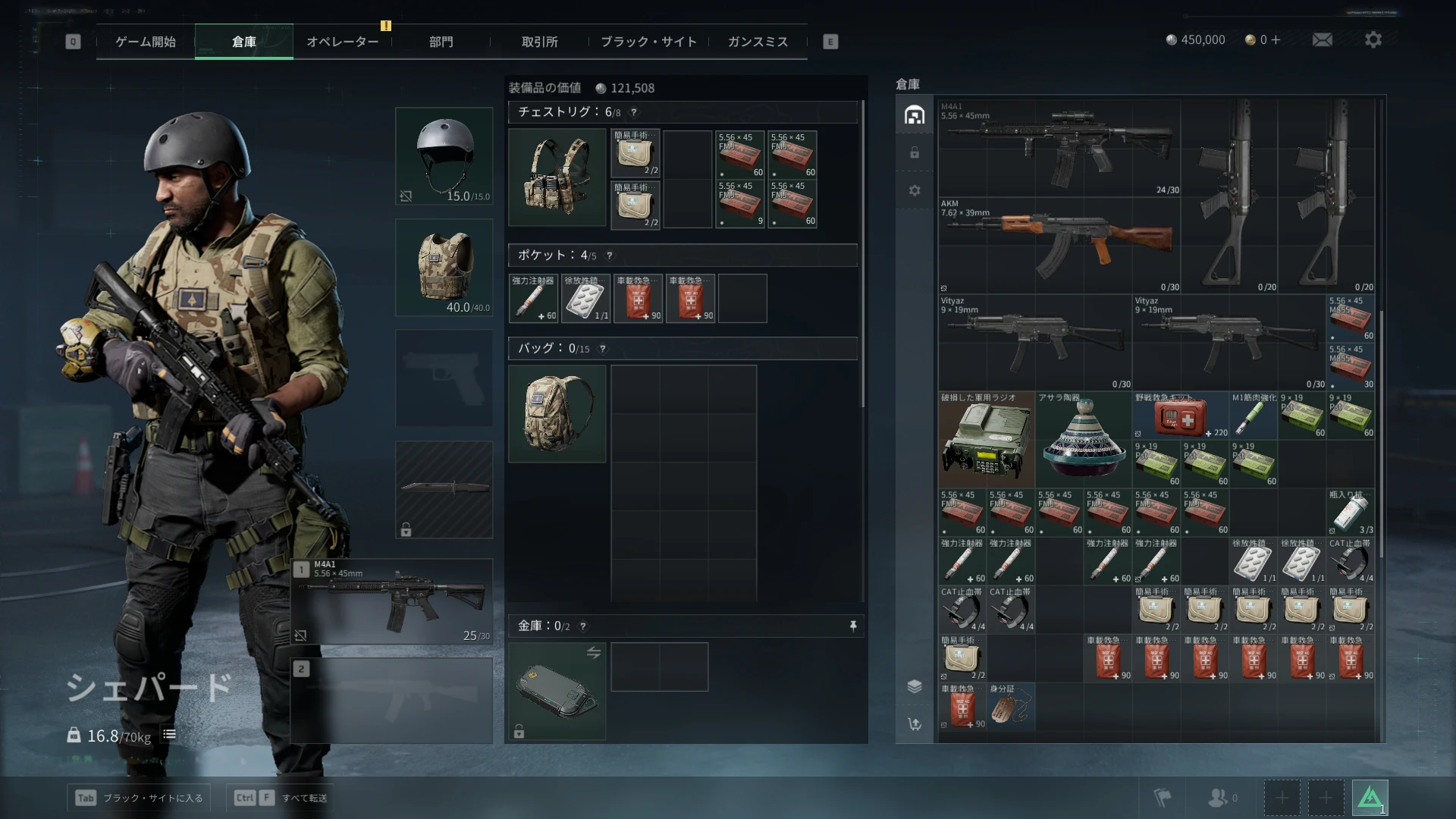Screen dimensions: 1456x819
Task: Toggle the safe box pin icon
Action: click(x=853, y=626)
